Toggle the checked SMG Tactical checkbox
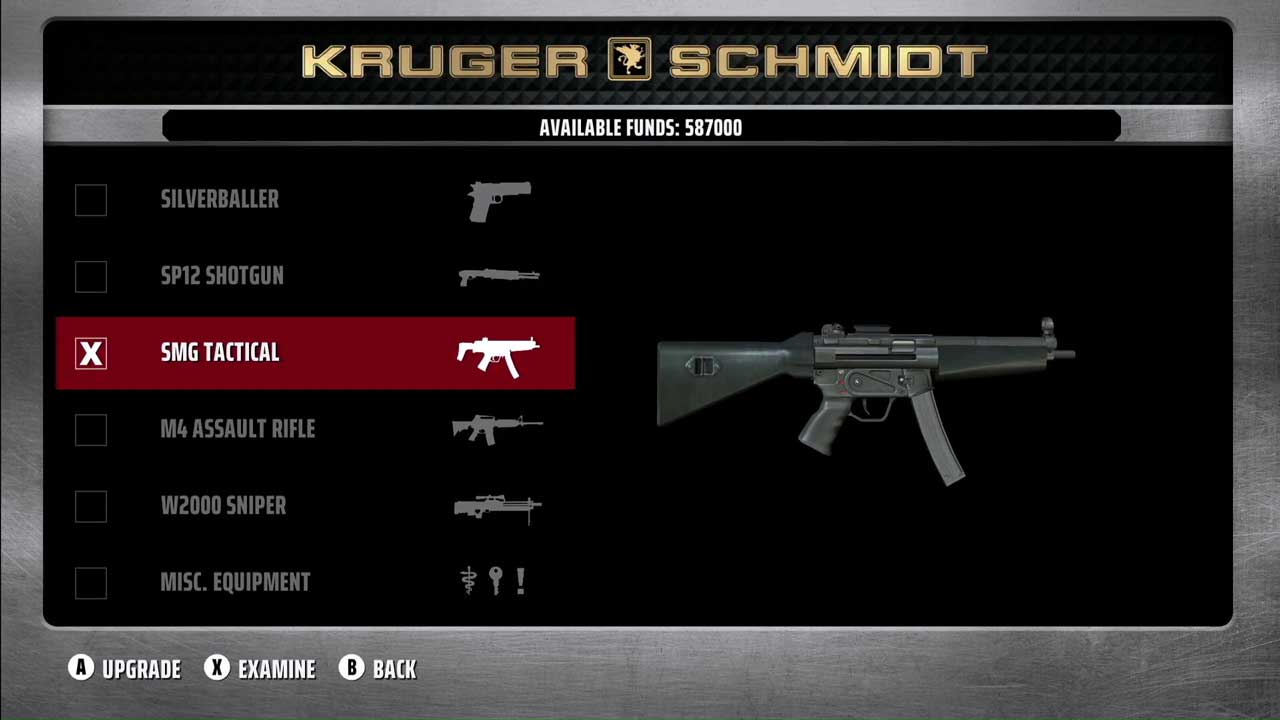This screenshot has height=720, width=1280. tap(91, 353)
